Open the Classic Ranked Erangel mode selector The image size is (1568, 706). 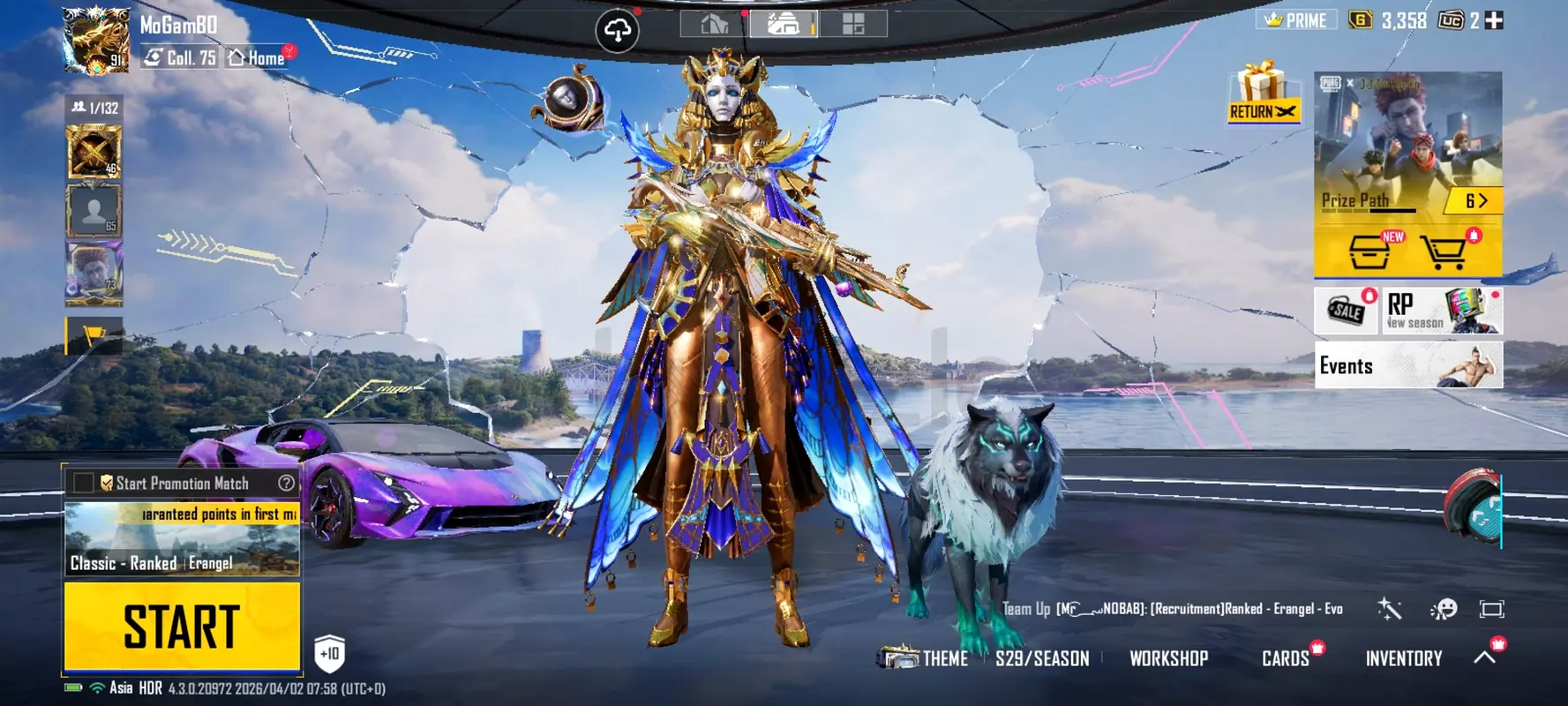[182, 539]
